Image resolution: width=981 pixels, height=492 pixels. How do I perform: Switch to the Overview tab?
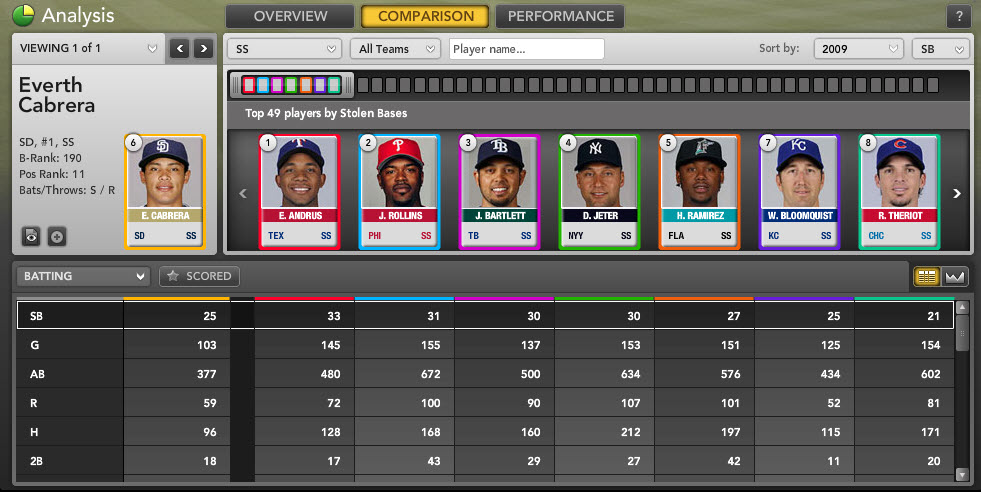coord(290,16)
